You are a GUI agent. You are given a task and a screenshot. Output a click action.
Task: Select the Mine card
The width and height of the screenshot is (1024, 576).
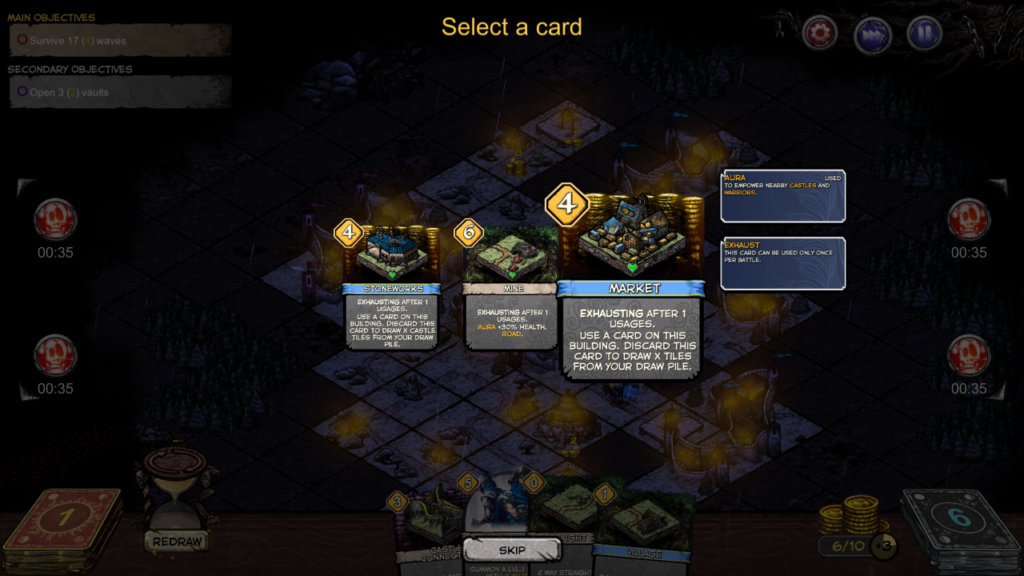click(x=510, y=288)
